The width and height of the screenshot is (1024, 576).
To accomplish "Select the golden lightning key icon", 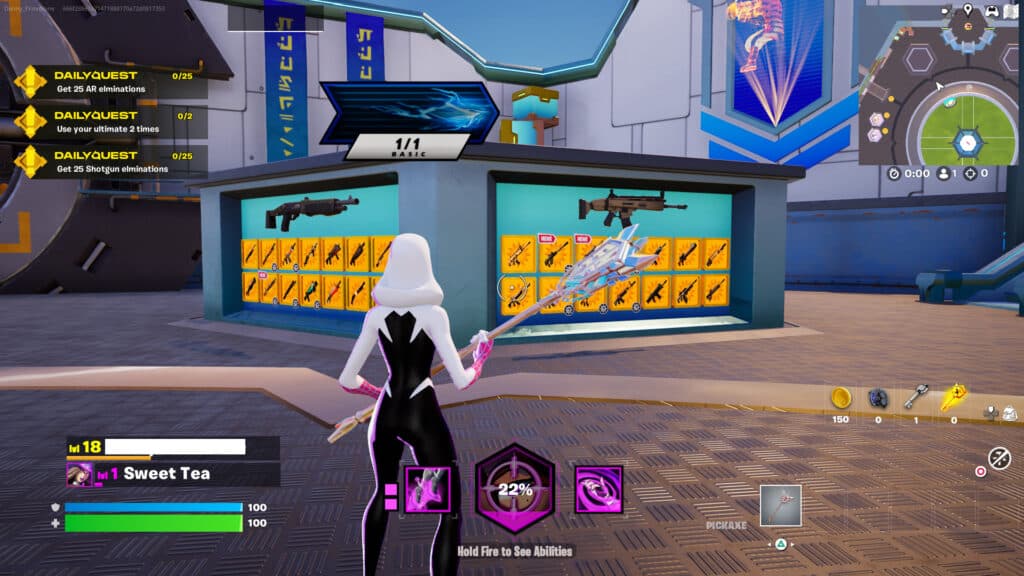I will (x=952, y=398).
